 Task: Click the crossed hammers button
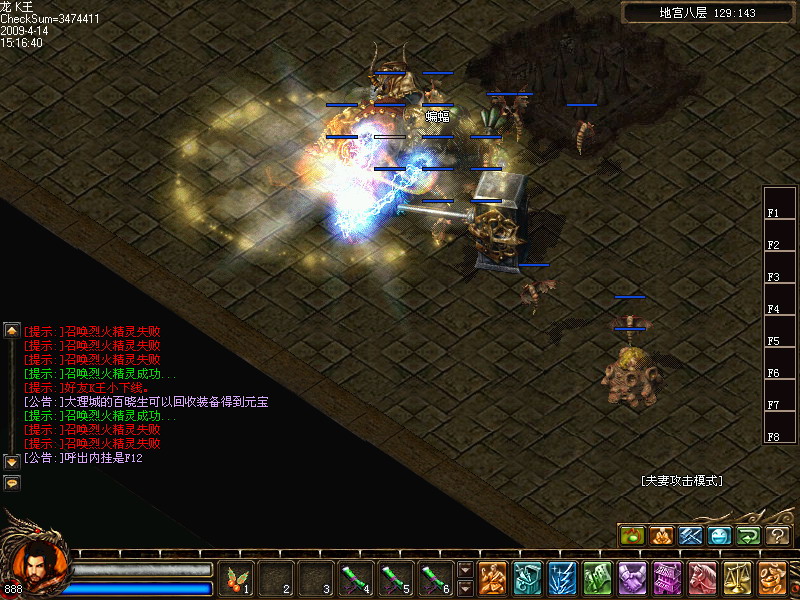pyautogui.click(x=690, y=536)
